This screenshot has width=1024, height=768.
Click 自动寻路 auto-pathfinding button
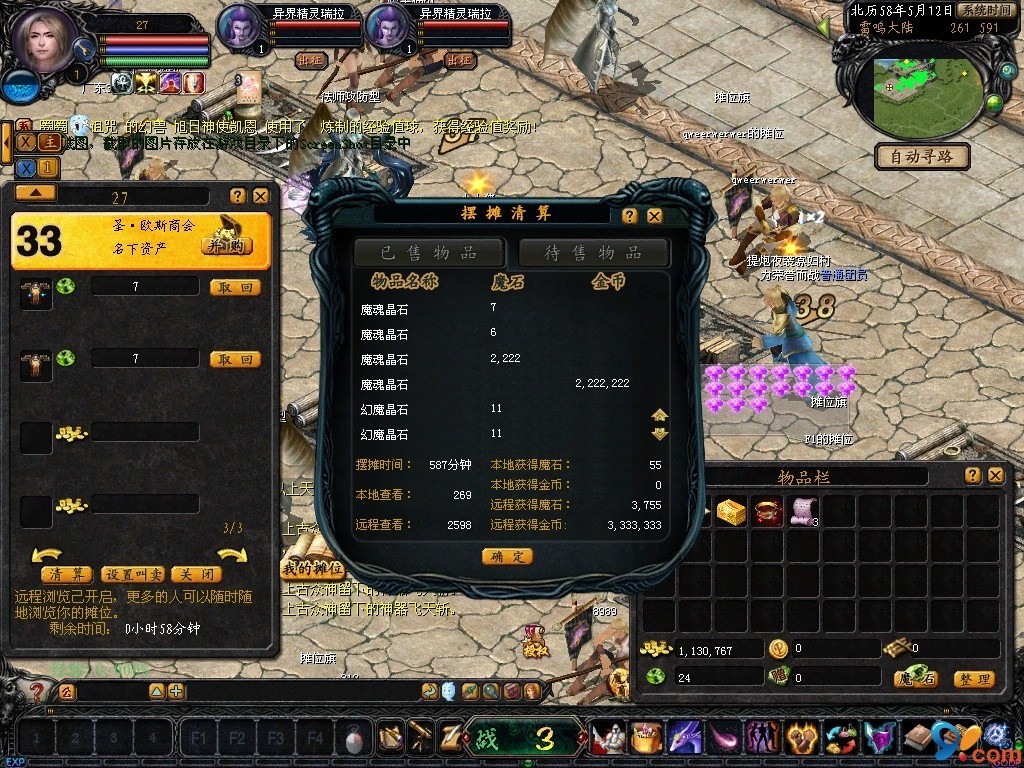(x=922, y=156)
